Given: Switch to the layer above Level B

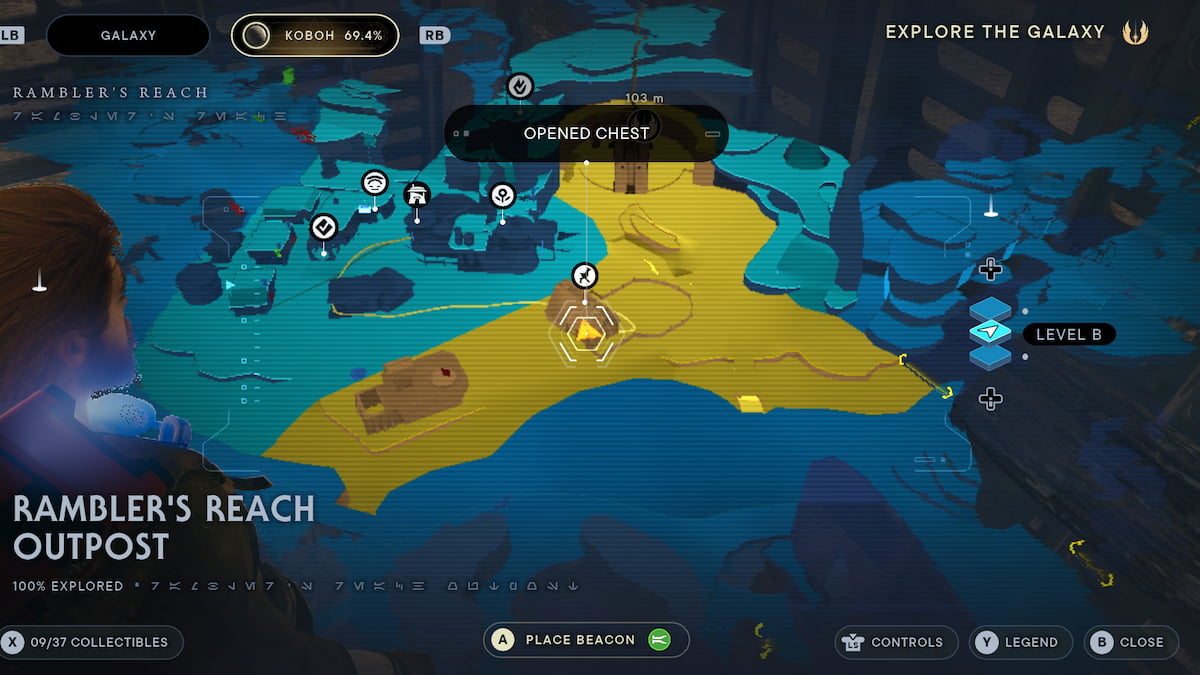Looking at the screenshot, I should (990, 309).
